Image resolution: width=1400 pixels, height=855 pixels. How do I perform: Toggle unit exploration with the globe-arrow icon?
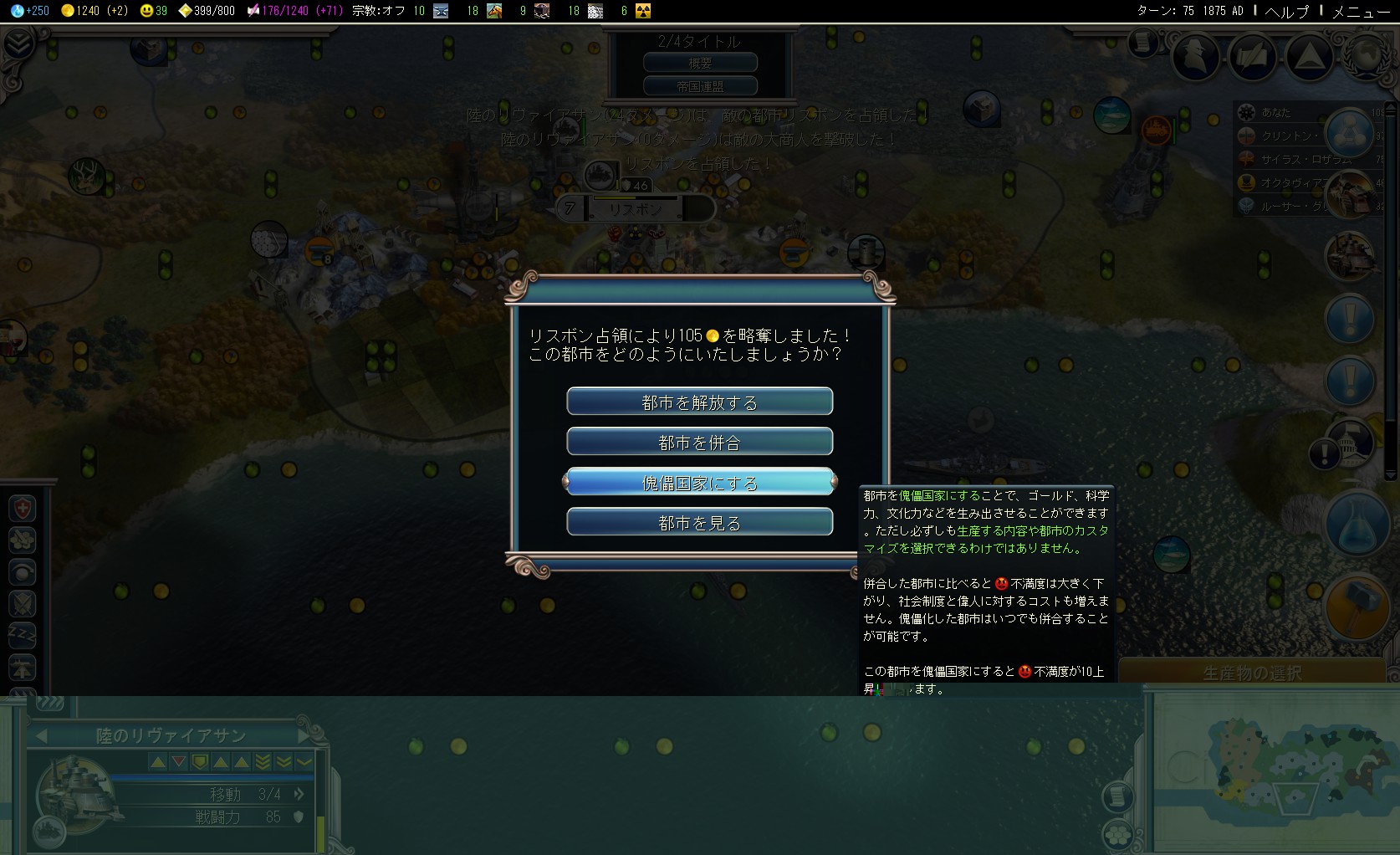(x=23, y=572)
